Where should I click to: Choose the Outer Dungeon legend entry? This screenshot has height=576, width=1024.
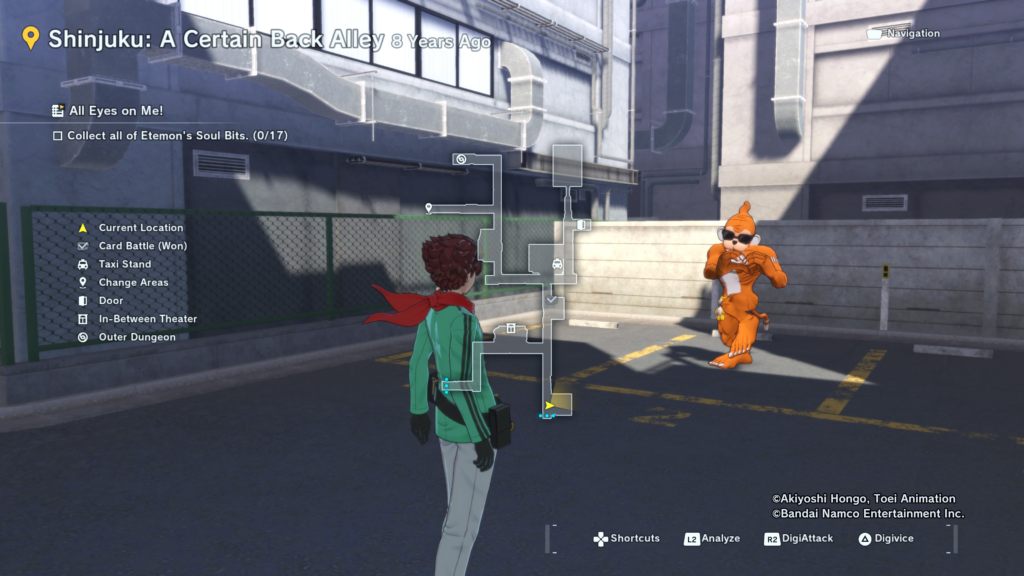point(136,337)
